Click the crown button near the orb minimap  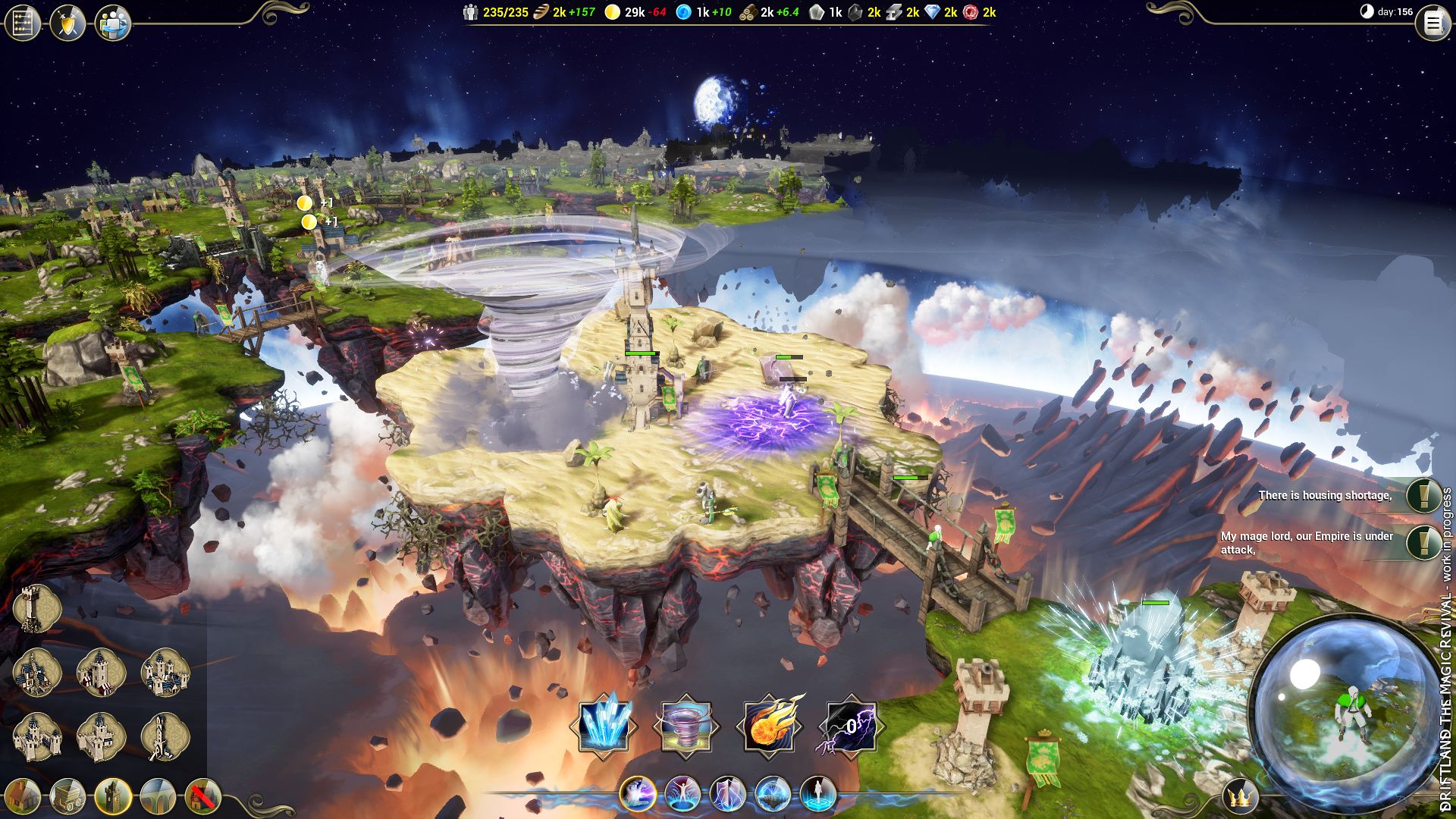[1241, 797]
